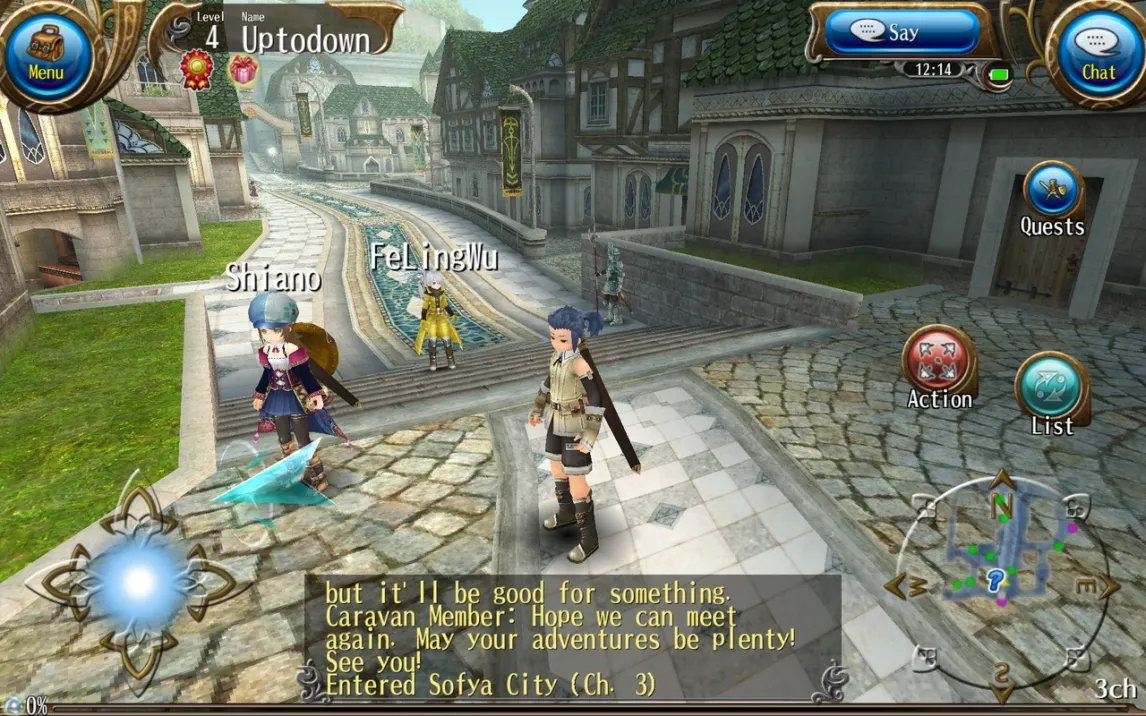This screenshot has width=1146, height=716.
Task: Click the blue question mark on minimap
Action: 994,580
